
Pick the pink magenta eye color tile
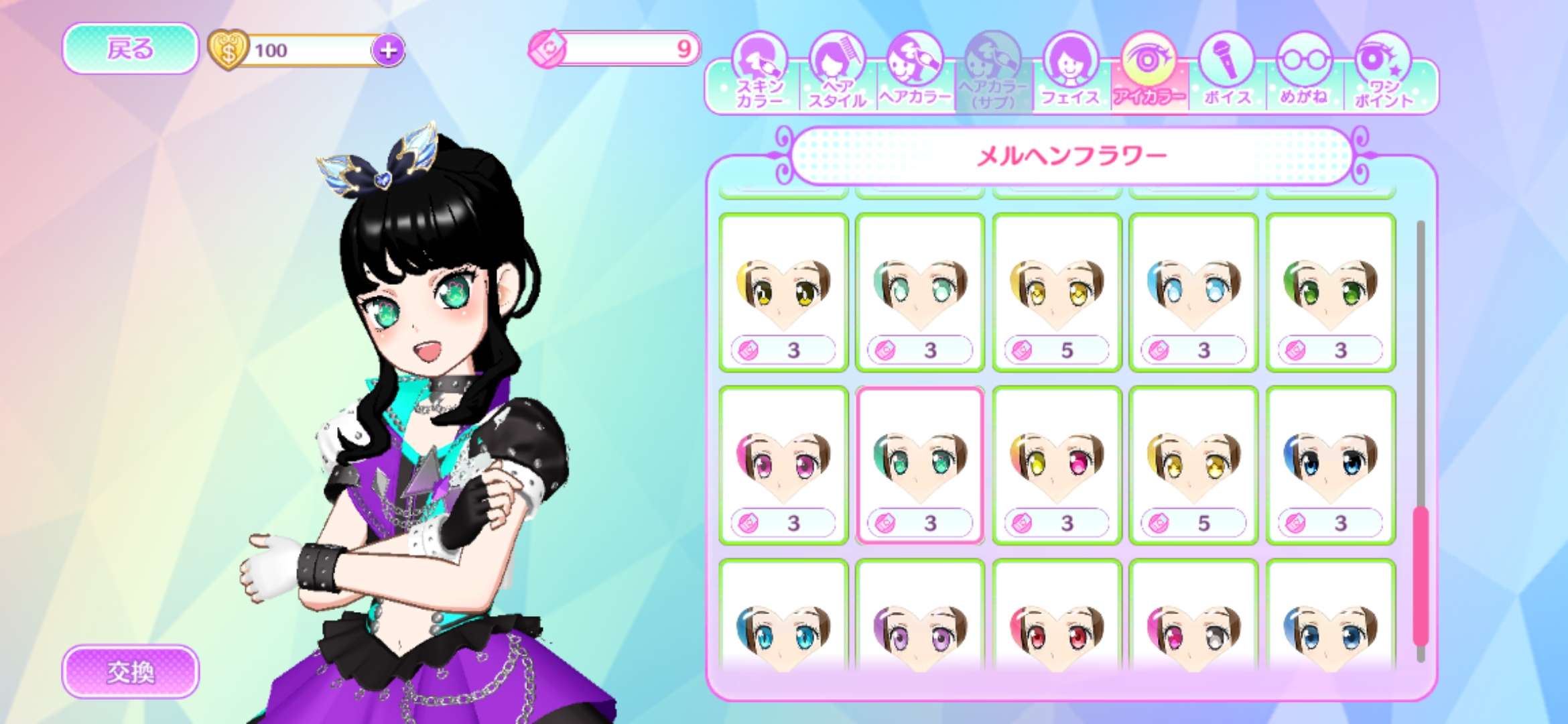click(x=783, y=465)
